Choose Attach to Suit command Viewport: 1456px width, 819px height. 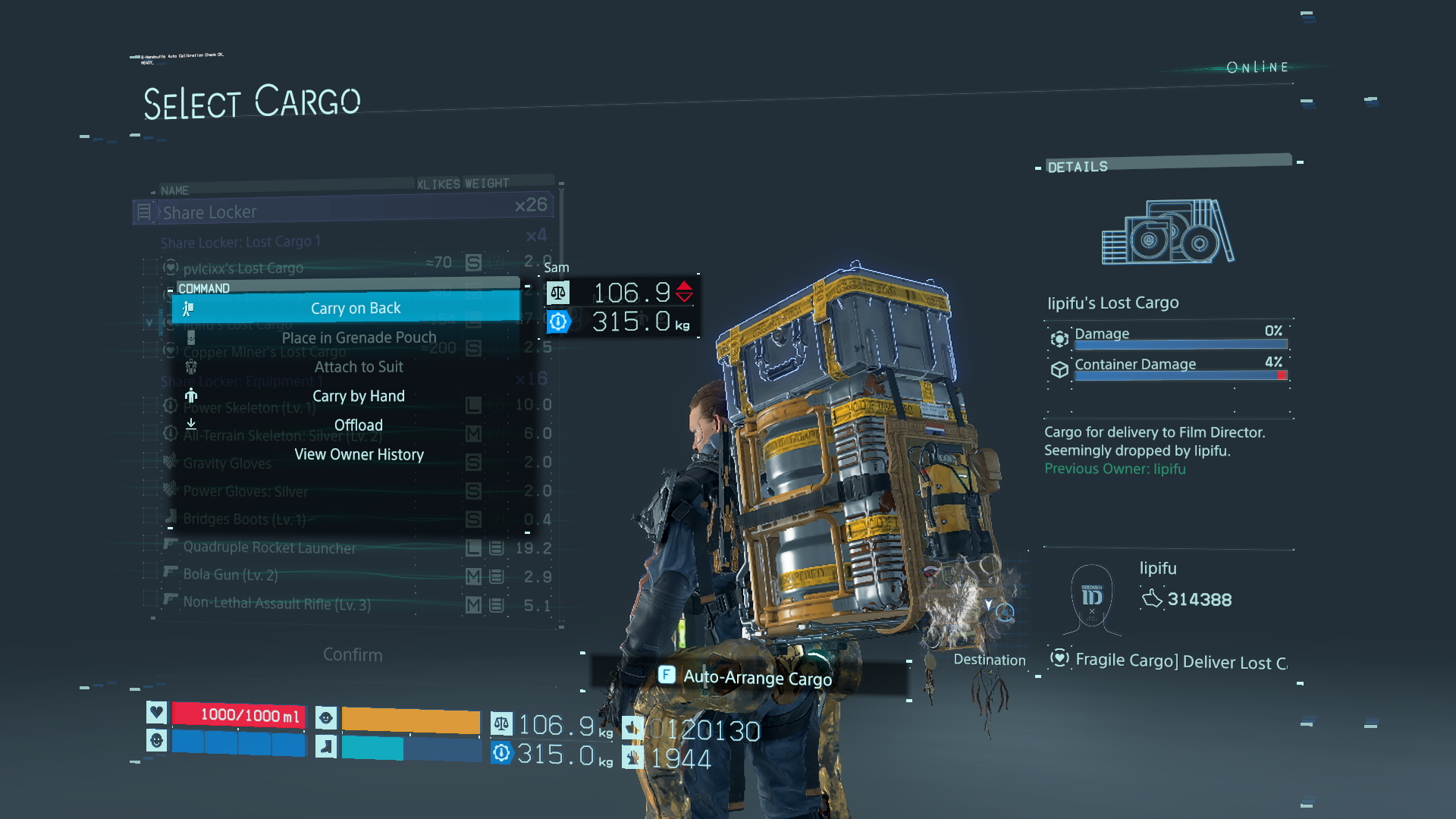(x=359, y=367)
